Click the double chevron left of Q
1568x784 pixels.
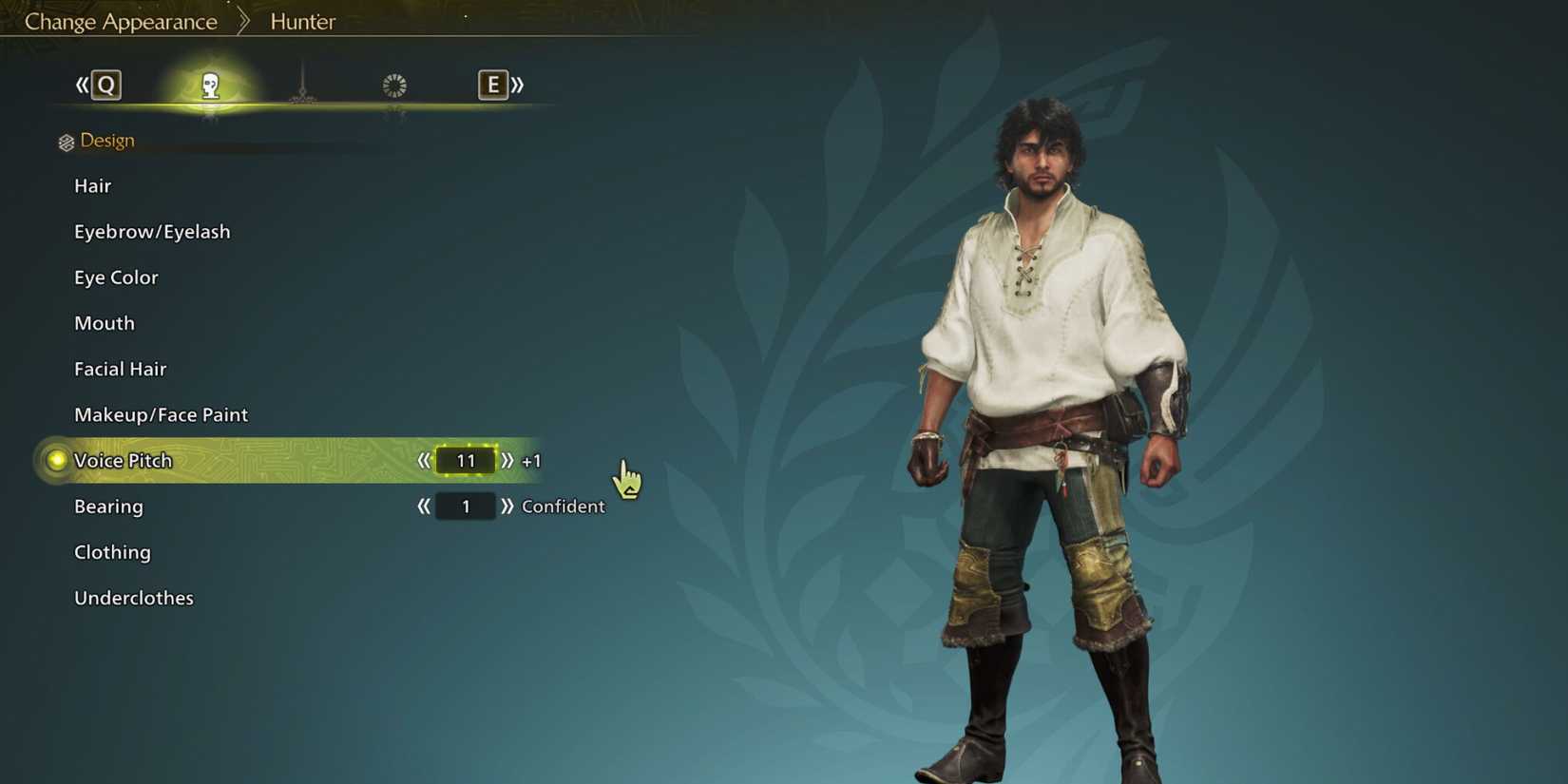point(81,85)
